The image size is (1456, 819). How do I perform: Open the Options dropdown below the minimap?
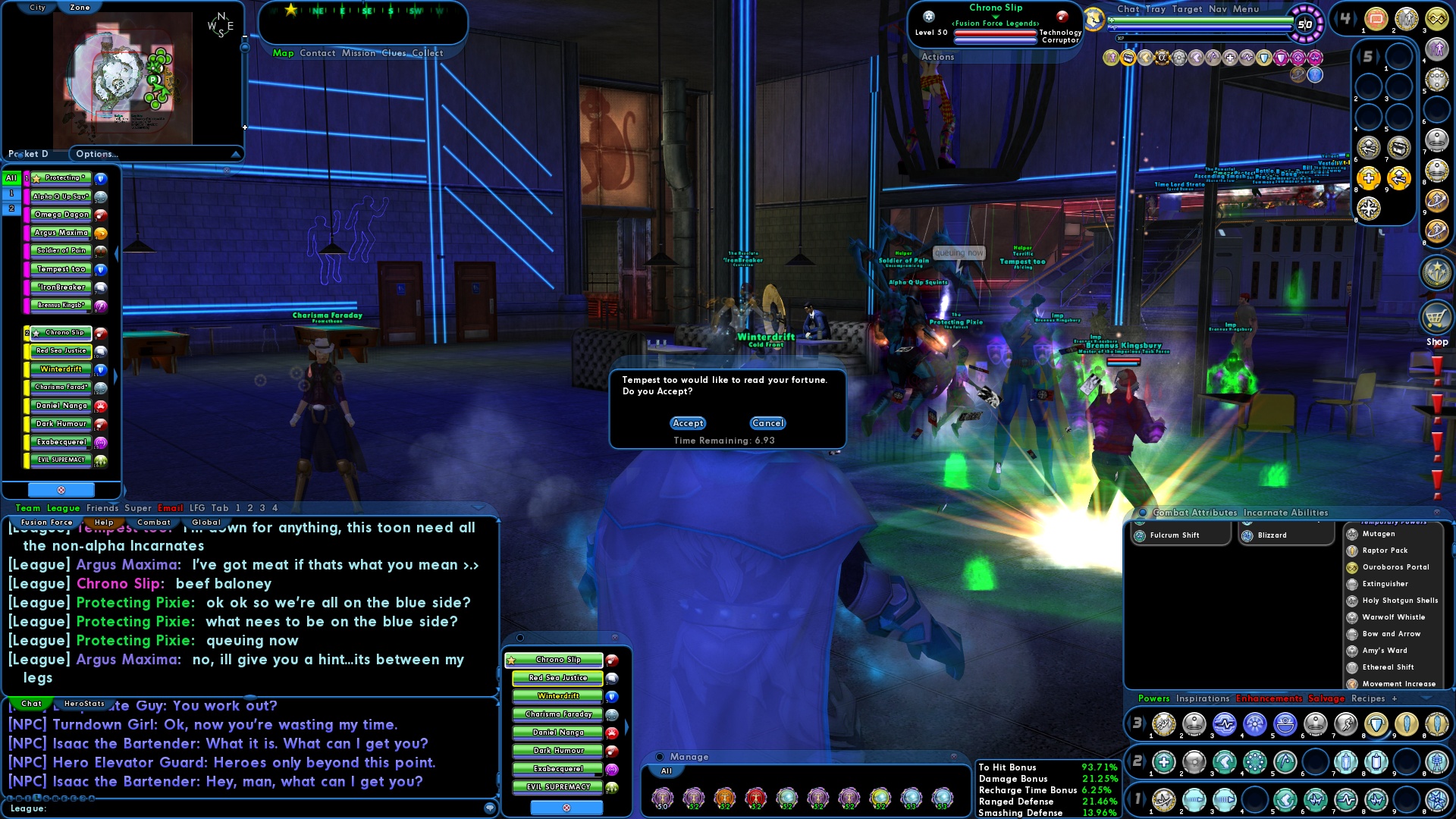[x=155, y=153]
